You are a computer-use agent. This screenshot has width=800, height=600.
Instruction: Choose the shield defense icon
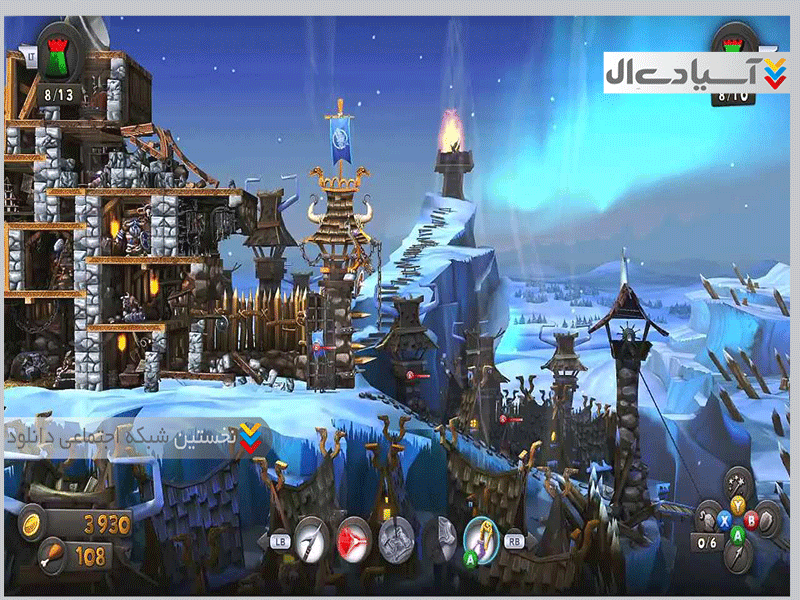click(x=766, y=519)
